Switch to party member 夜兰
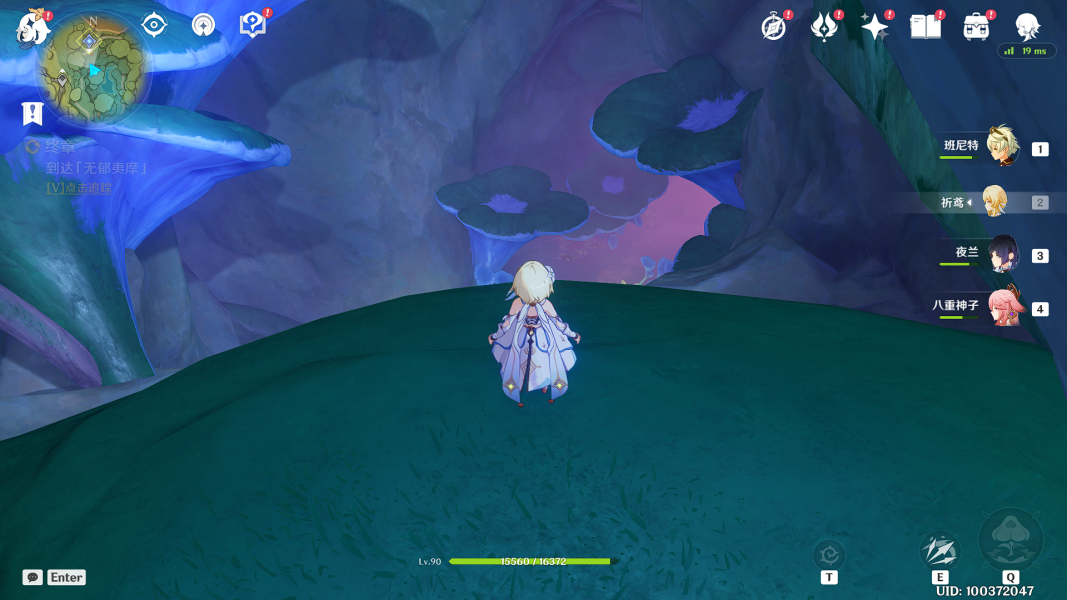The image size is (1067, 600). [x=1002, y=255]
